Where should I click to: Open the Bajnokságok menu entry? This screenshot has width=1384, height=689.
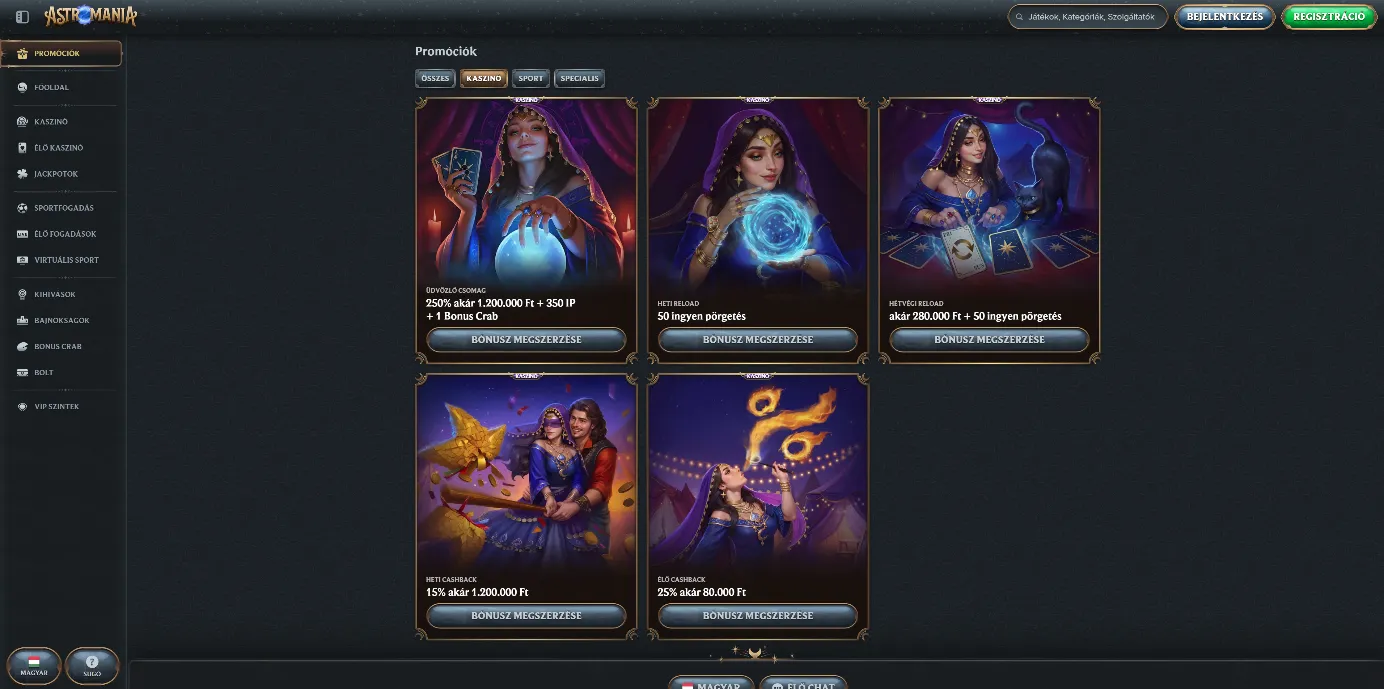pos(61,320)
